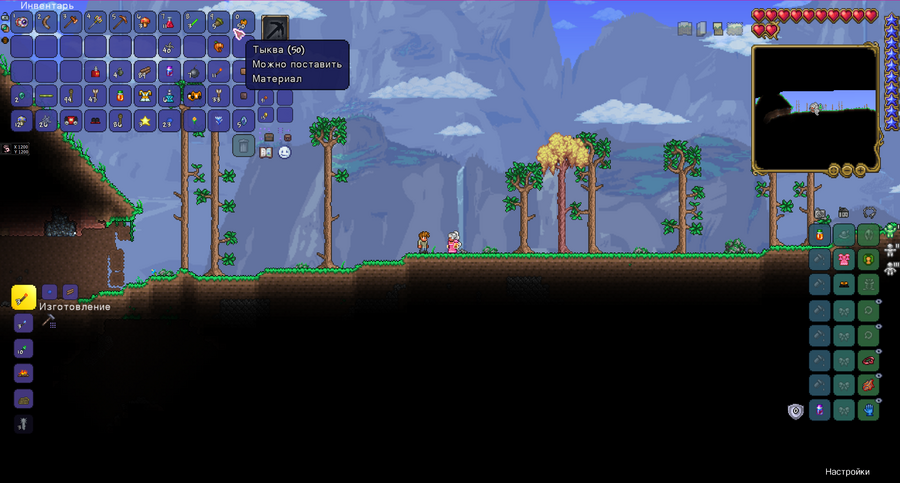The width and height of the screenshot is (900, 483).
Task: Open the bestiary book
Action: pyautogui.click(x=266, y=152)
